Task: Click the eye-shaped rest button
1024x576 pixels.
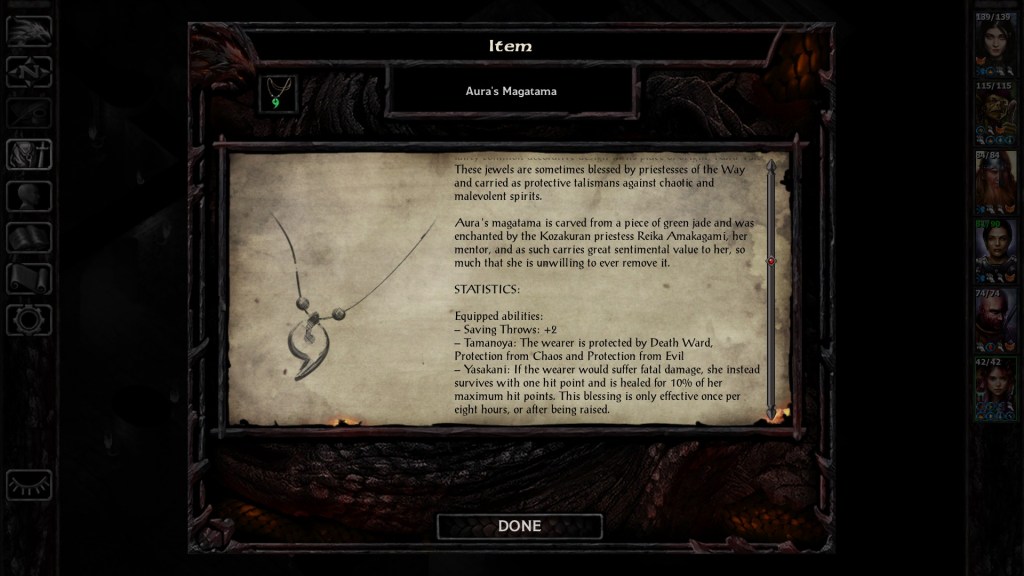Action: pyautogui.click(x=29, y=485)
